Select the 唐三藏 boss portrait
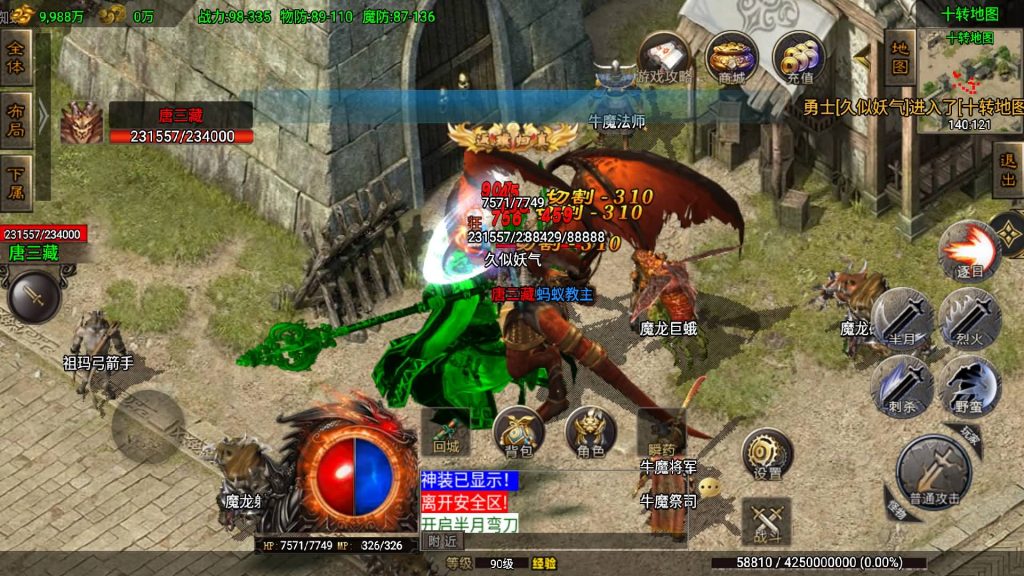 [81, 124]
